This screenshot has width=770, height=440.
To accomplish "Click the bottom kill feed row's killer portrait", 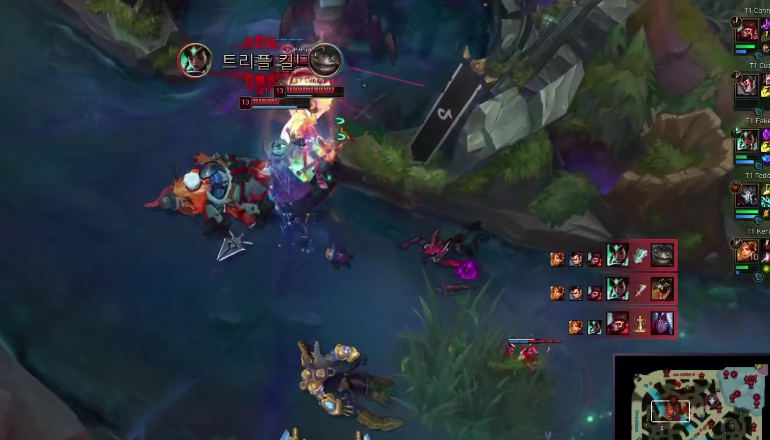I will [619, 324].
